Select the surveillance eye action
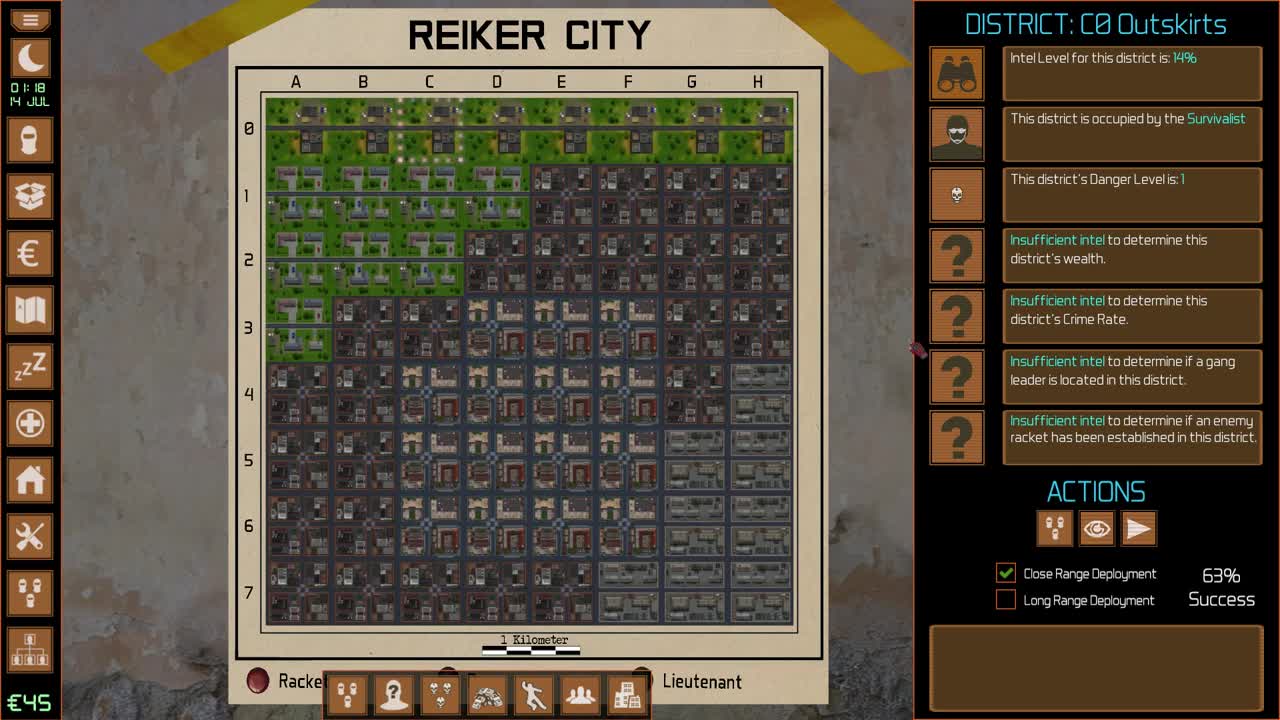1280x720 pixels. [x=1096, y=529]
